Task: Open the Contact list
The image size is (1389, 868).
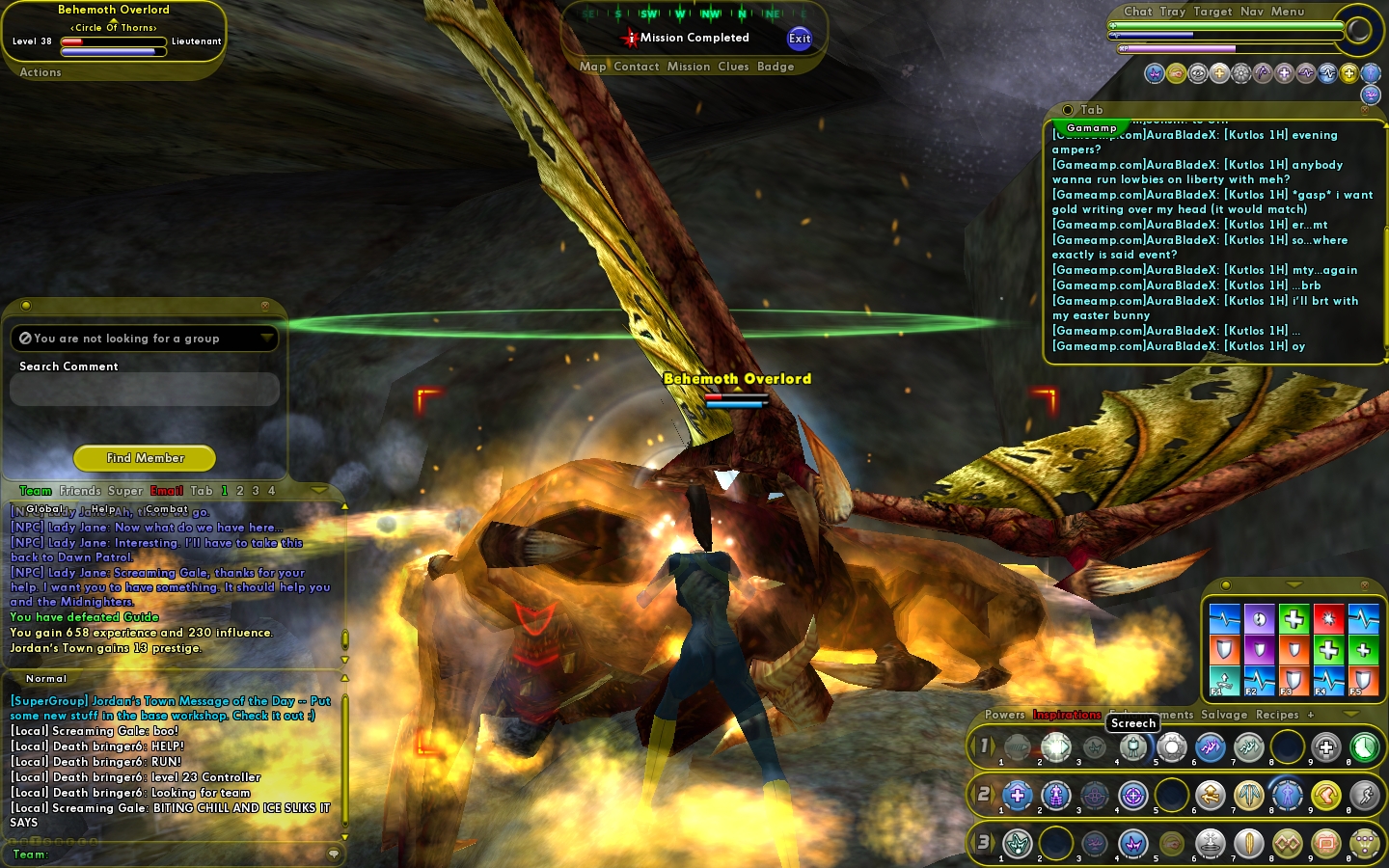Action: point(637,67)
